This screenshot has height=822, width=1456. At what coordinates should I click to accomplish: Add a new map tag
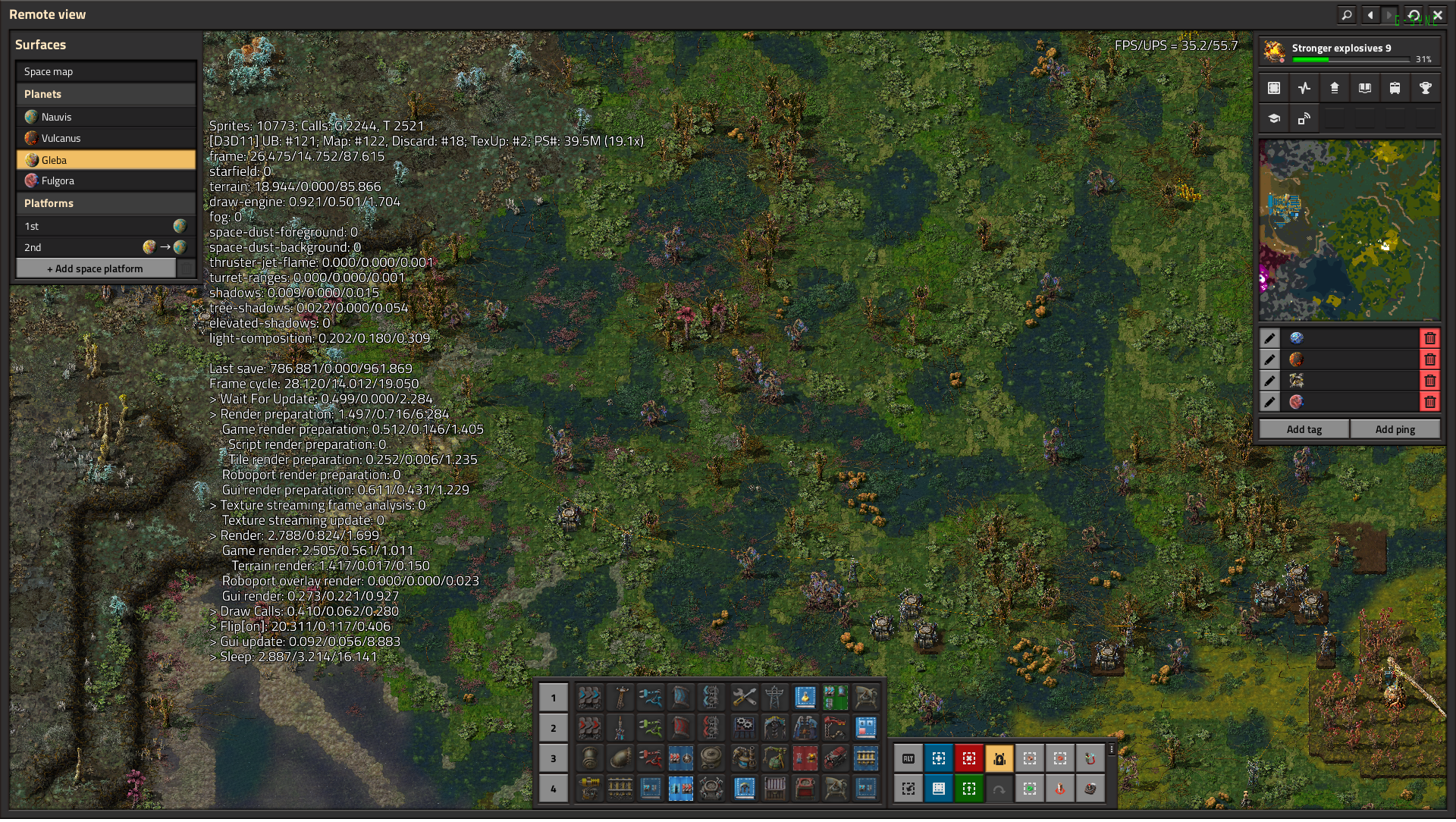pyautogui.click(x=1304, y=430)
